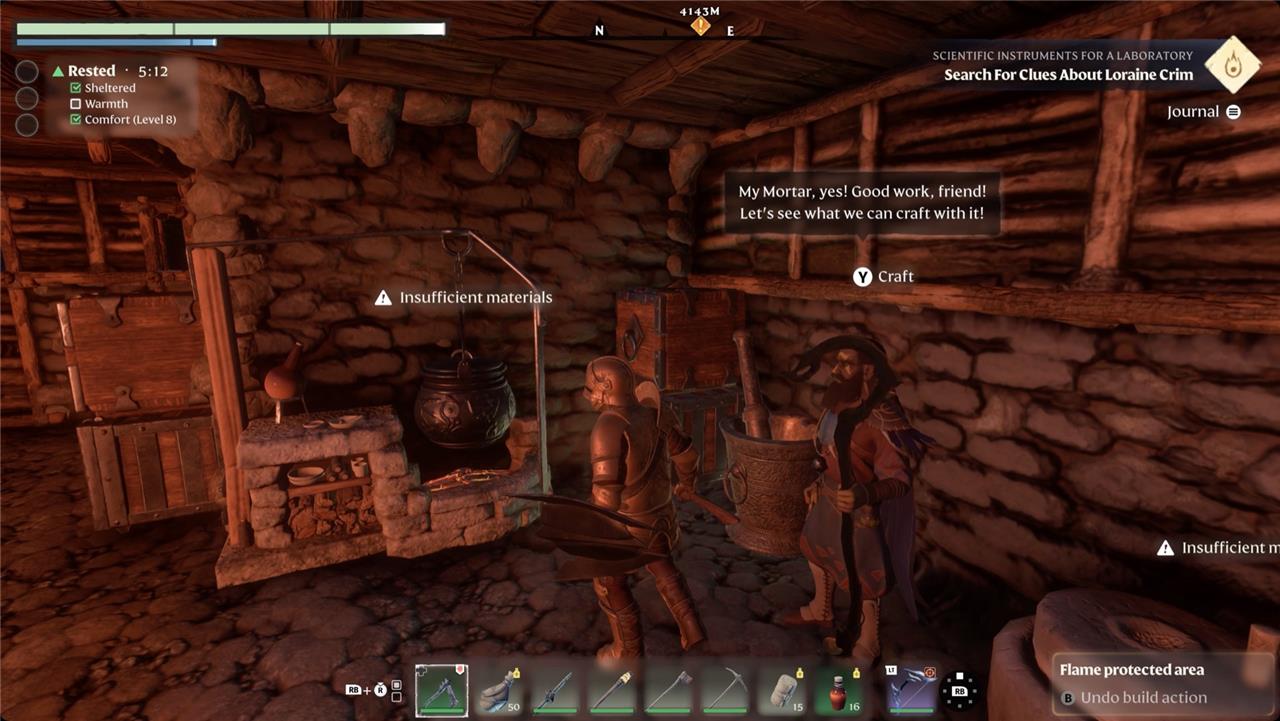The height and width of the screenshot is (721, 1280).
Task: Click the Rested buff status entry
Action: pyautogui.click(x=92, y=71)
